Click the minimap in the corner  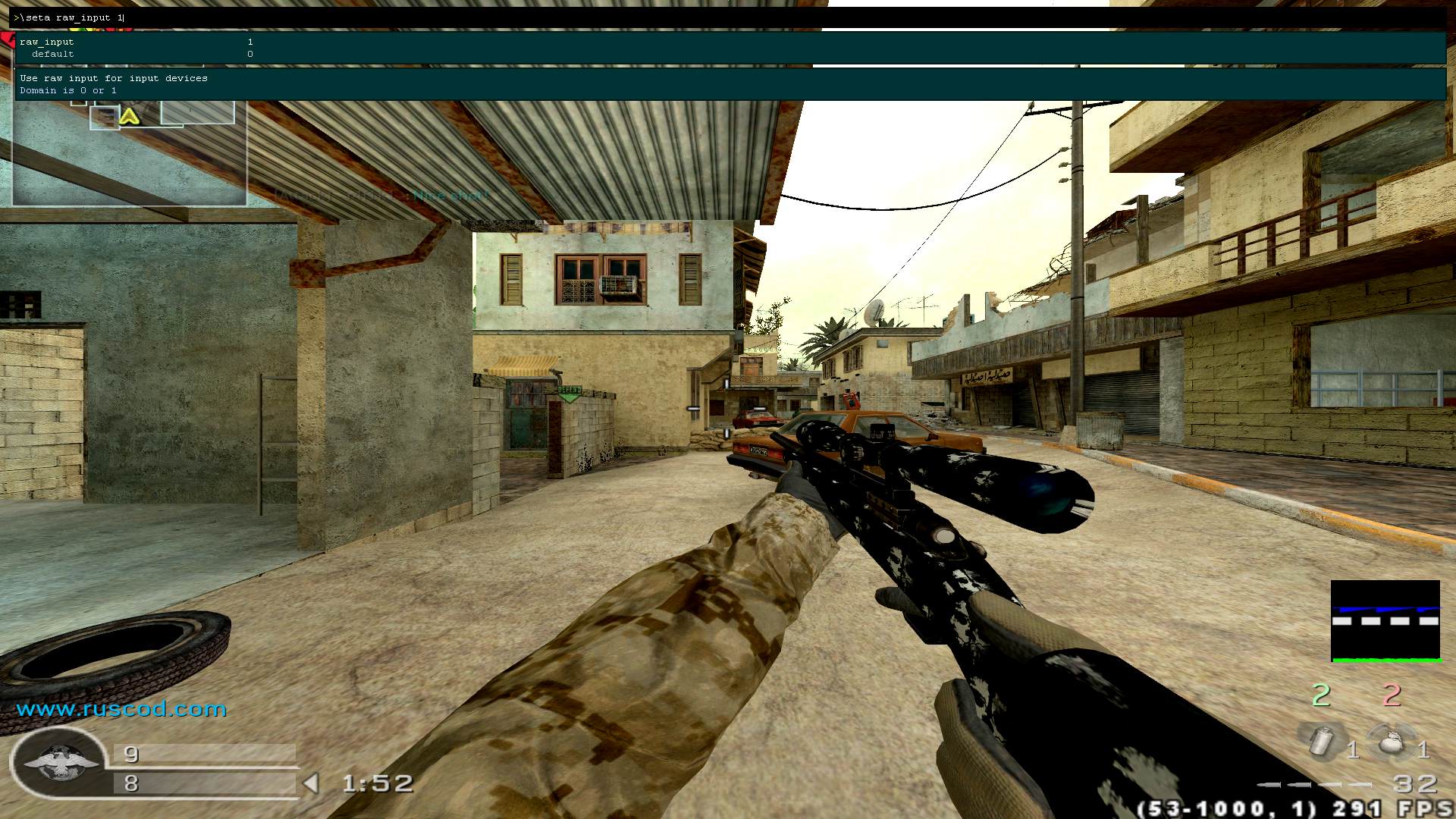pyautogui.click(x=129, y=152)
